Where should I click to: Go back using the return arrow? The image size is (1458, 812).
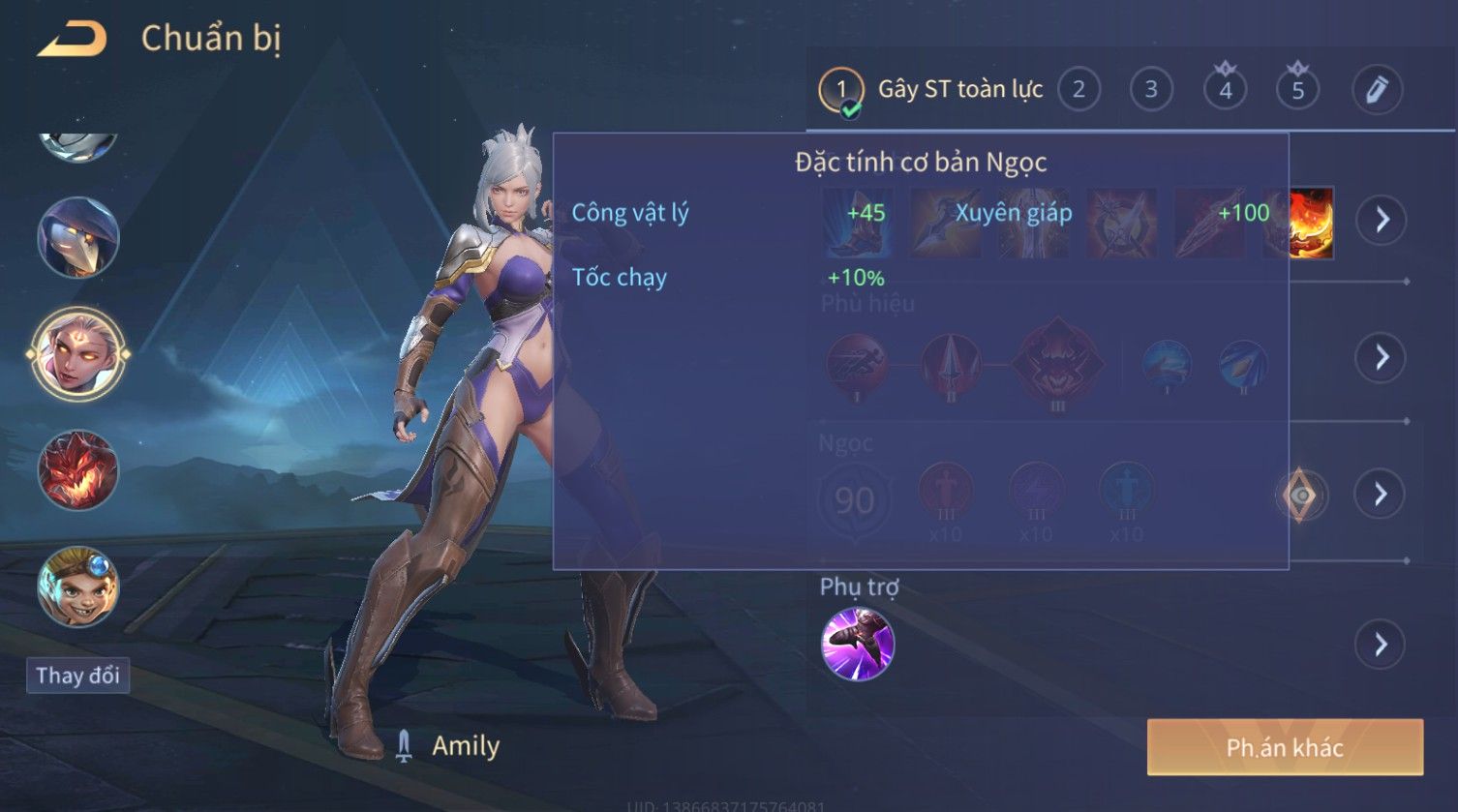tap(72, 40)
